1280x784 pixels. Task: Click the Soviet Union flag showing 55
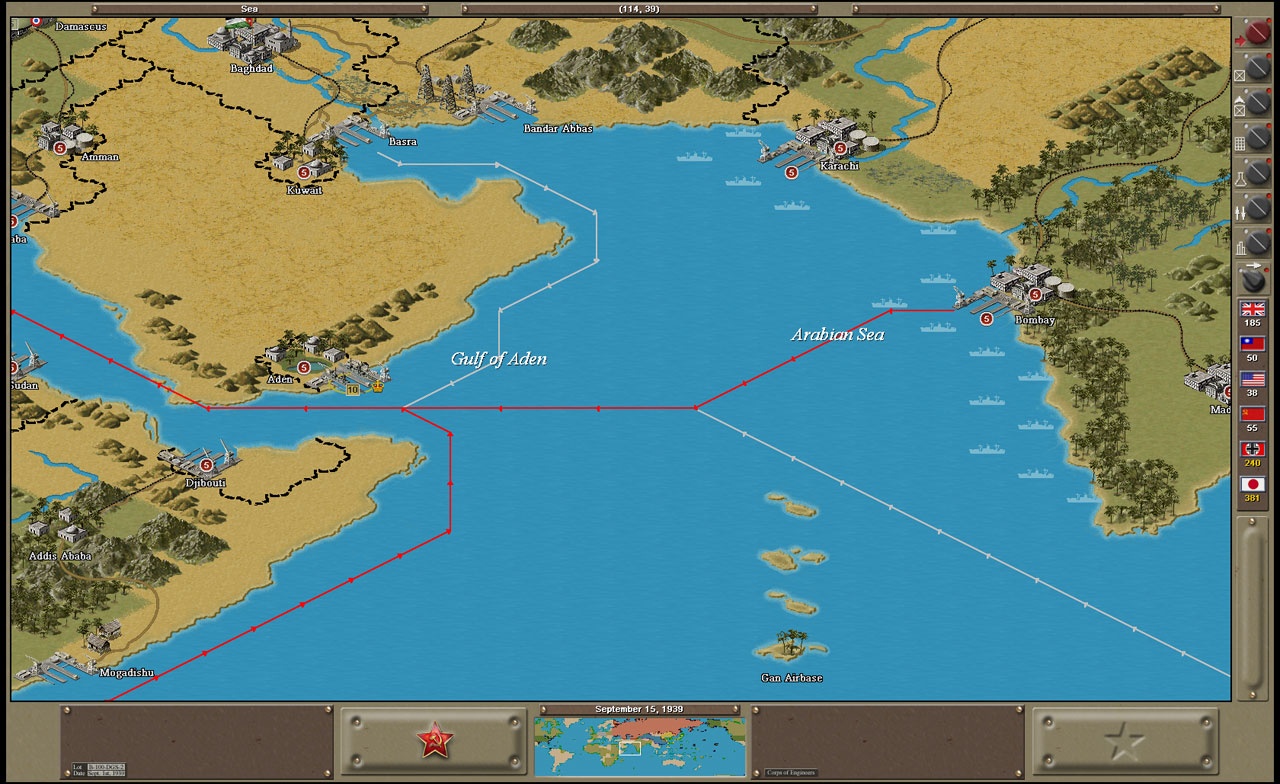1251,413
